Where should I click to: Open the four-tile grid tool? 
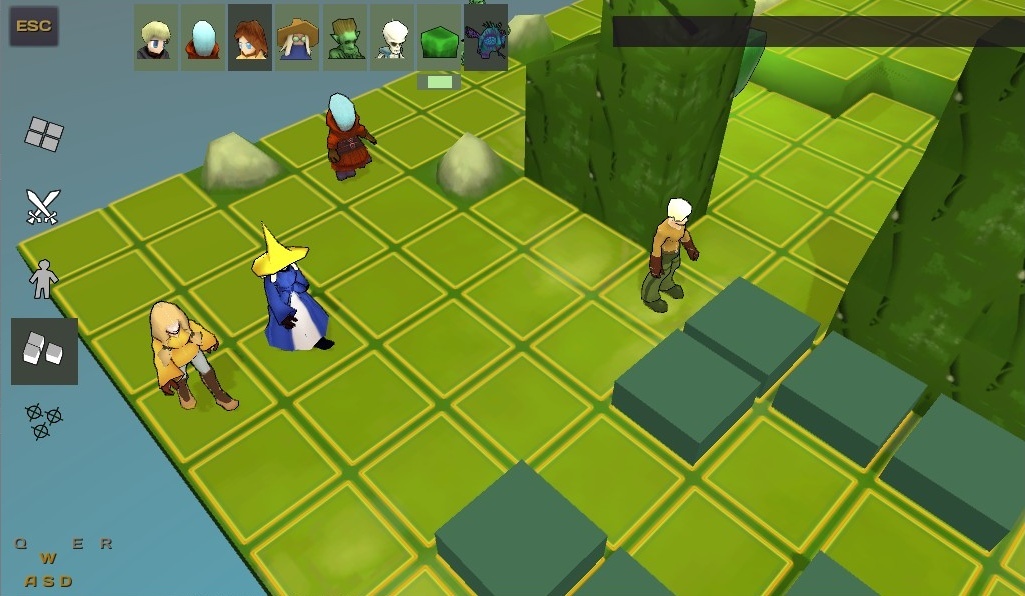[44, 133]
